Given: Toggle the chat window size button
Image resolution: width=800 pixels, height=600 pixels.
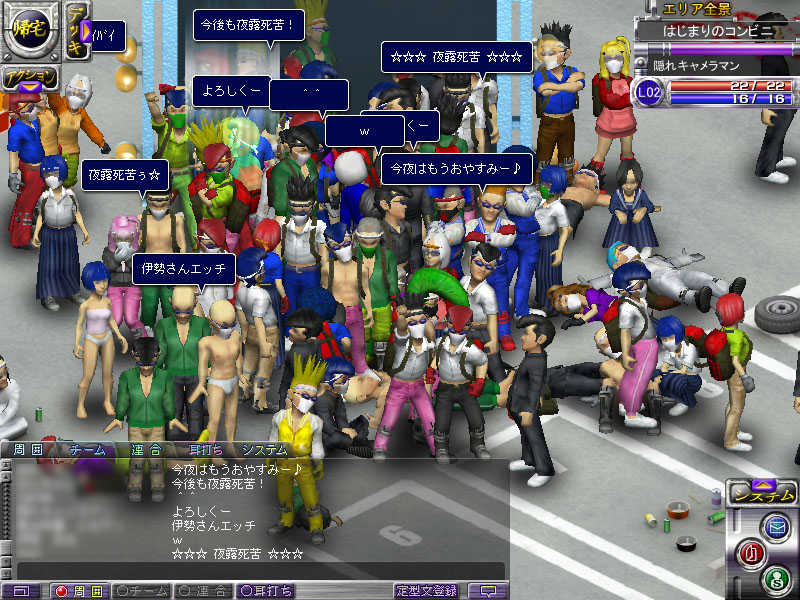Looking at the screenshot, I should click(x=23, y=591).
